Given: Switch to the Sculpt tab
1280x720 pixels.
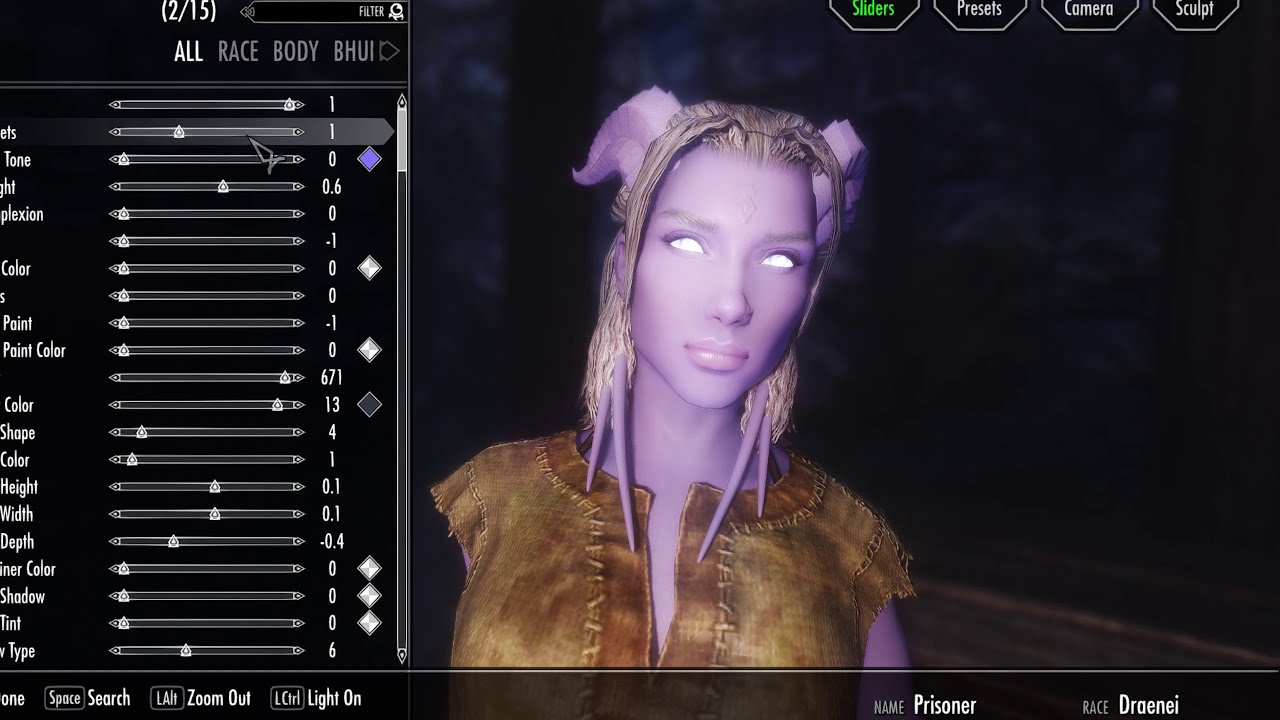Looking at the screenshot, I should point(1194,10).
